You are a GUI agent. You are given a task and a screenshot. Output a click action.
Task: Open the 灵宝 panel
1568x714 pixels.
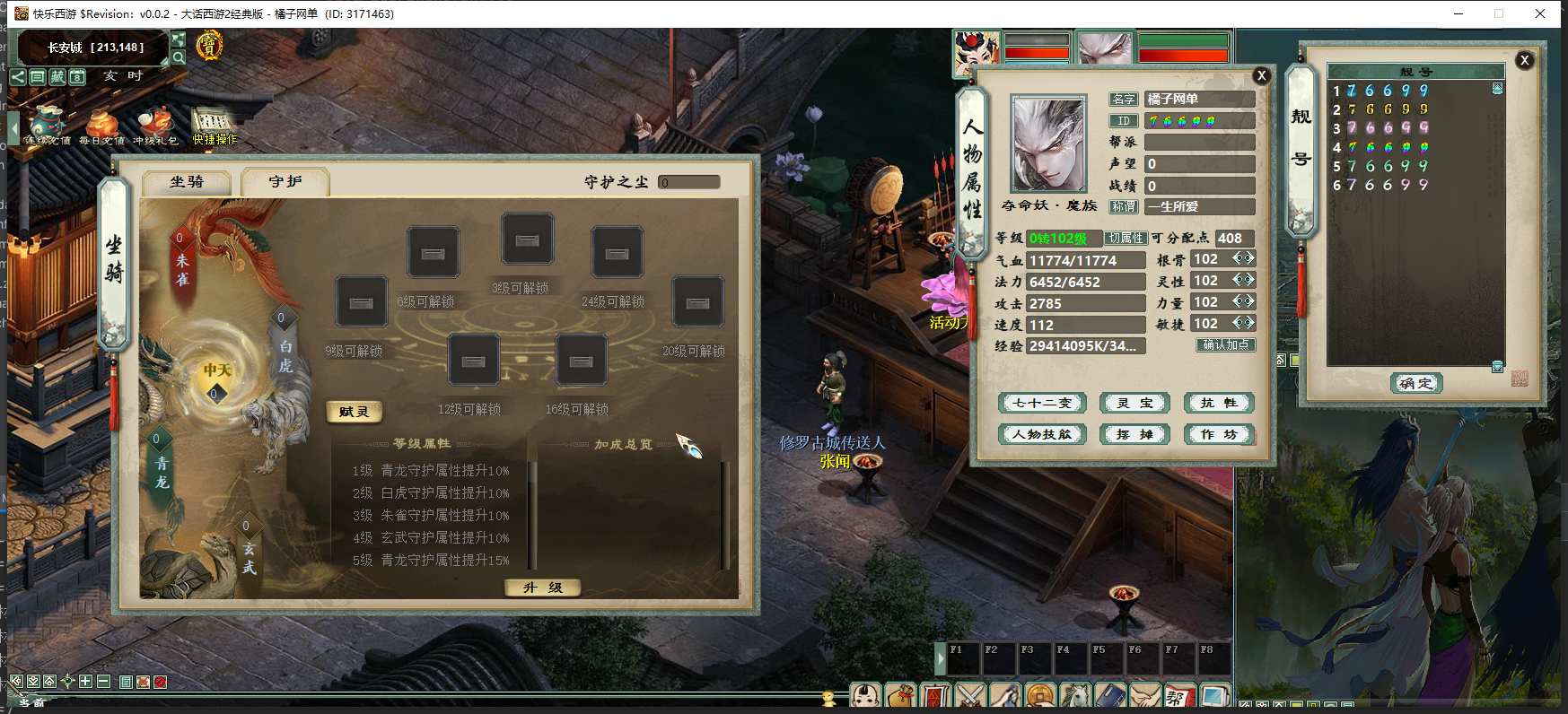point(1134,404)
